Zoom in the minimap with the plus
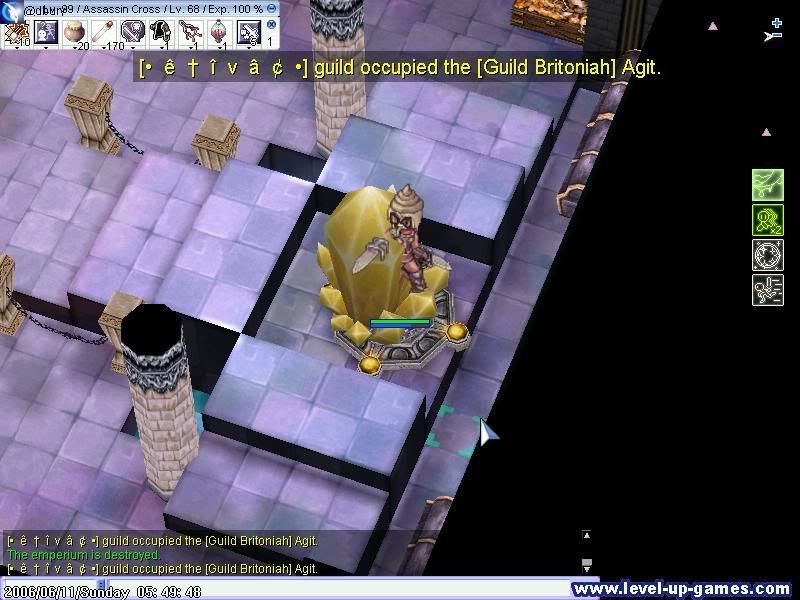 click(777, 21)
